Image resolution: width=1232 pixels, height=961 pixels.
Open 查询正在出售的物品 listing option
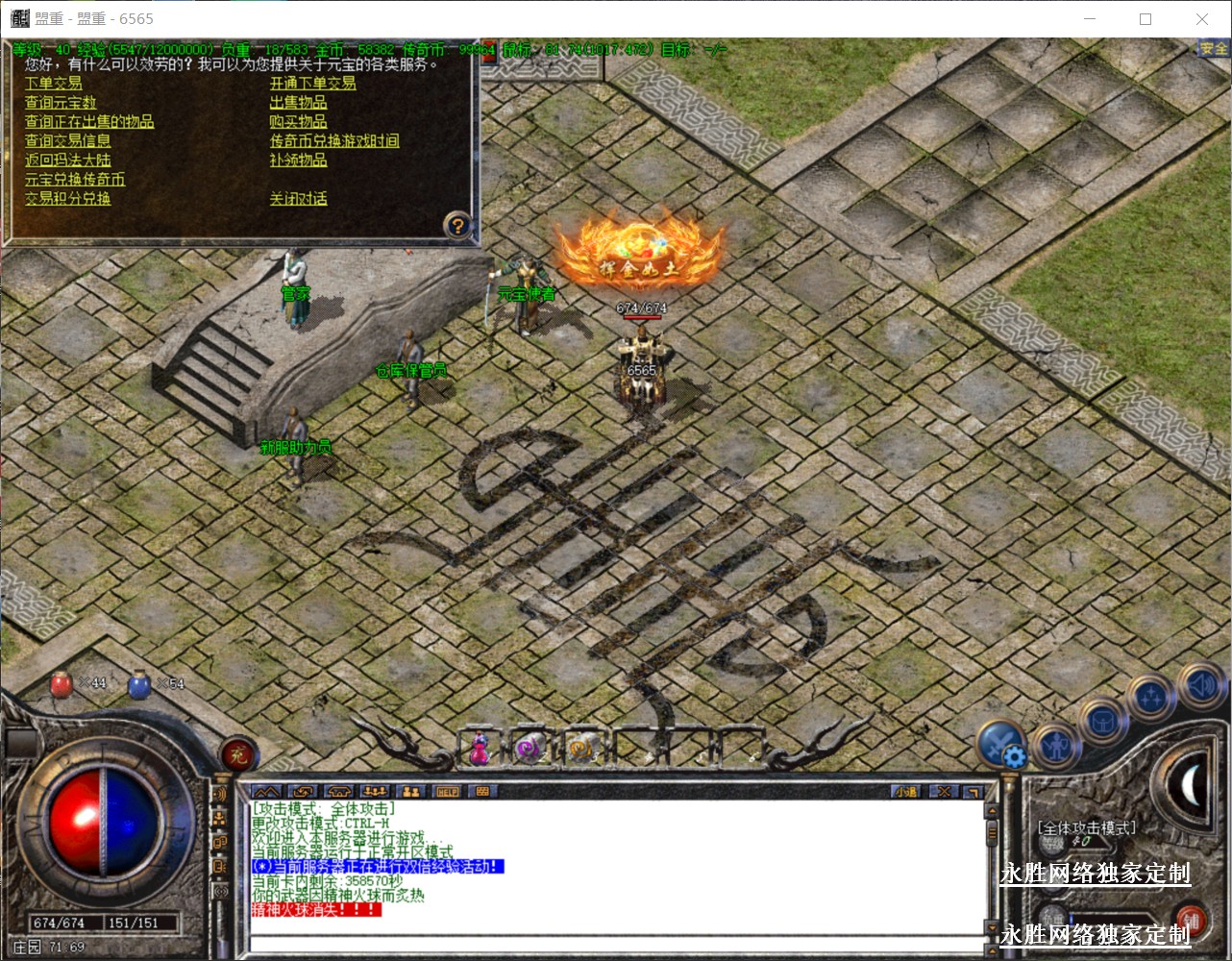tap(89, 122)
